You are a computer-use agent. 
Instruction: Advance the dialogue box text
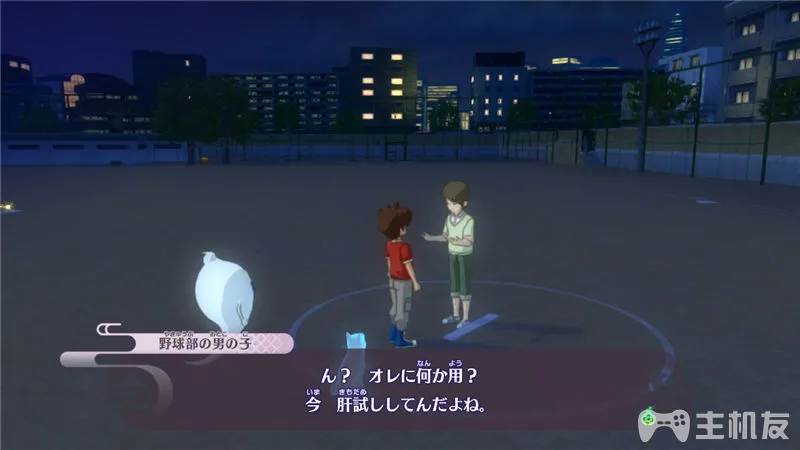point(398,390)
